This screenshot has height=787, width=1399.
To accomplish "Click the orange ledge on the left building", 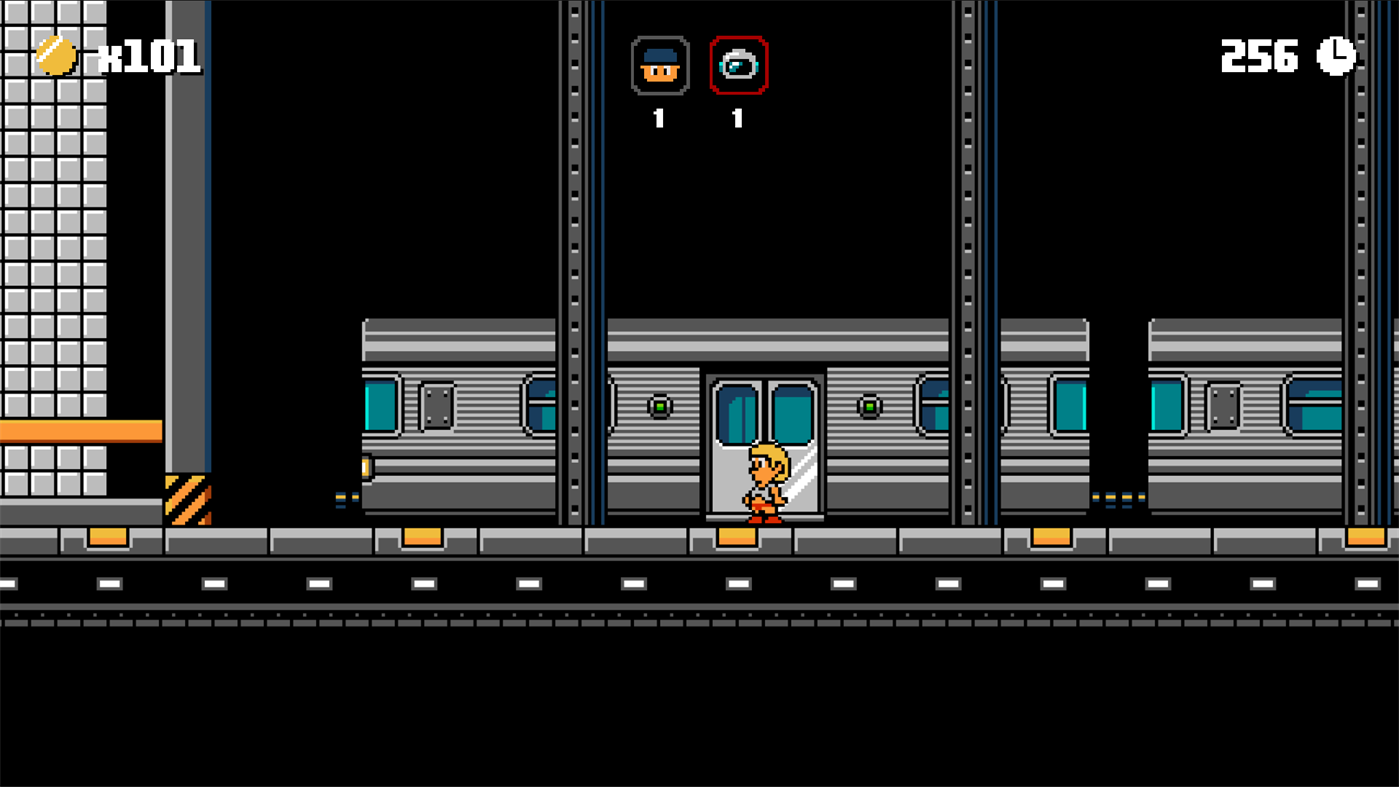I will [x=80, y=432].
